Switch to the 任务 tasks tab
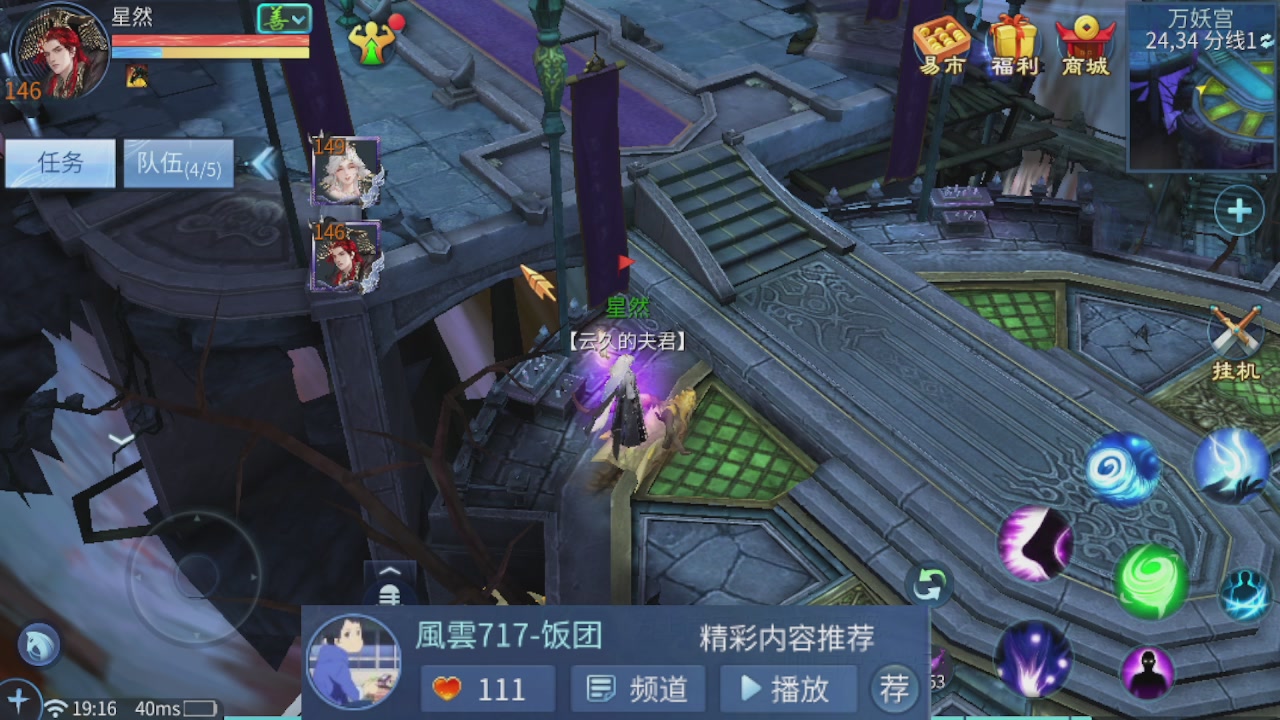This screenshot has width=1280, height=720. click(60, 163)
